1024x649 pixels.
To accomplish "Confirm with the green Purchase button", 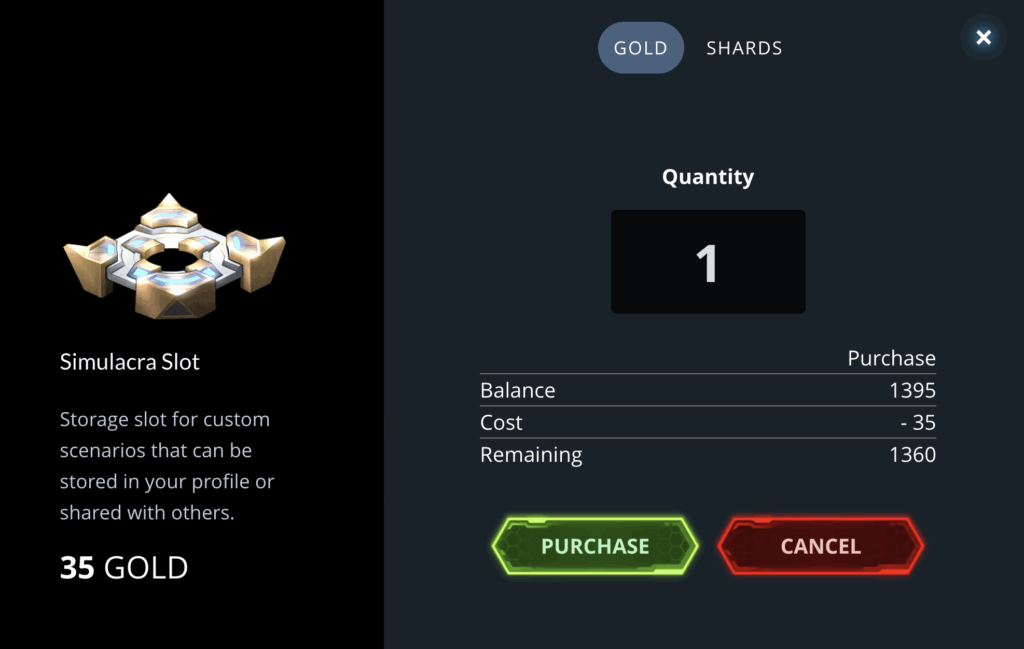I will [595, 546].
